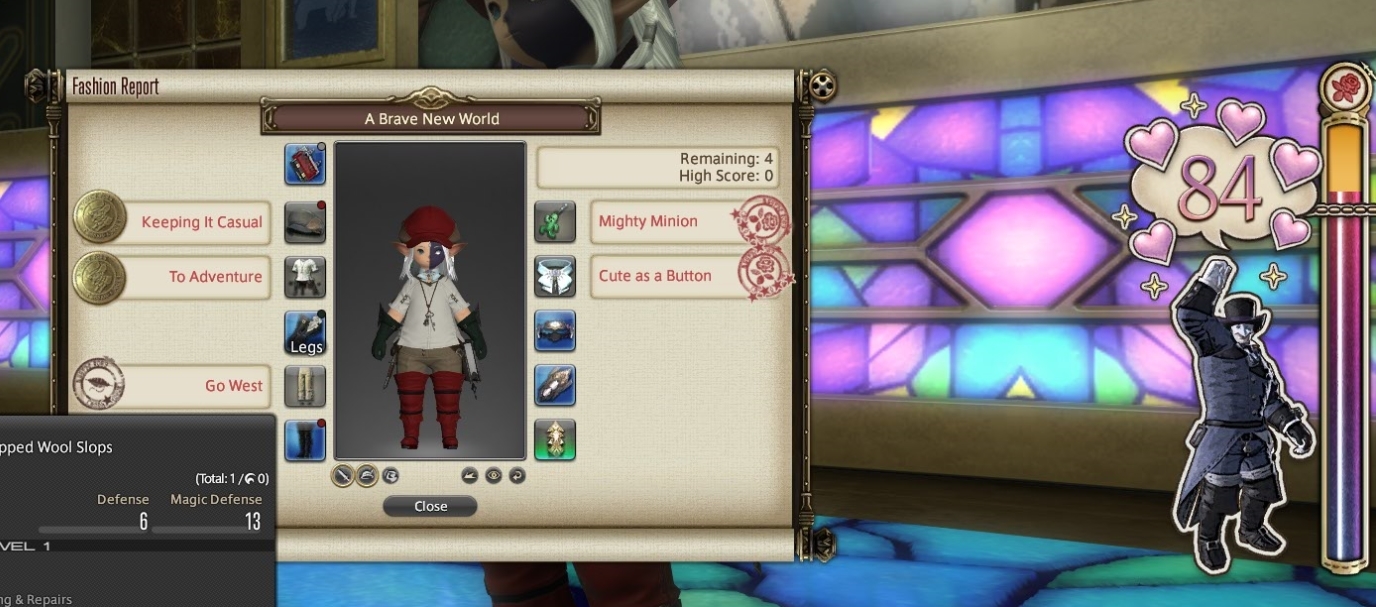Select the Legs equipment slot
The image size is (1376, 607).
coord(305,332)
